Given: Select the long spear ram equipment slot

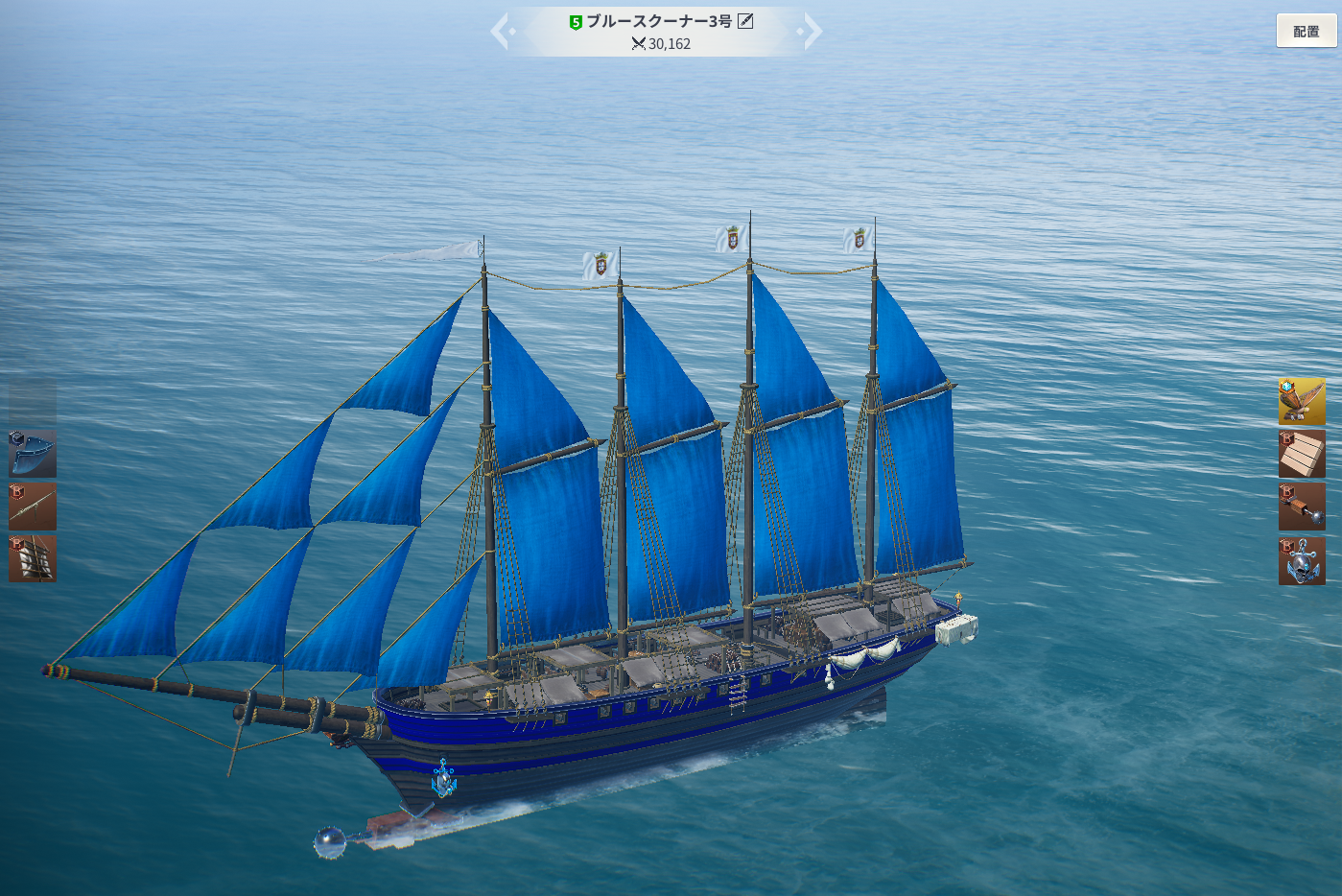Looking at the screenshot, I should coord(33,507).
